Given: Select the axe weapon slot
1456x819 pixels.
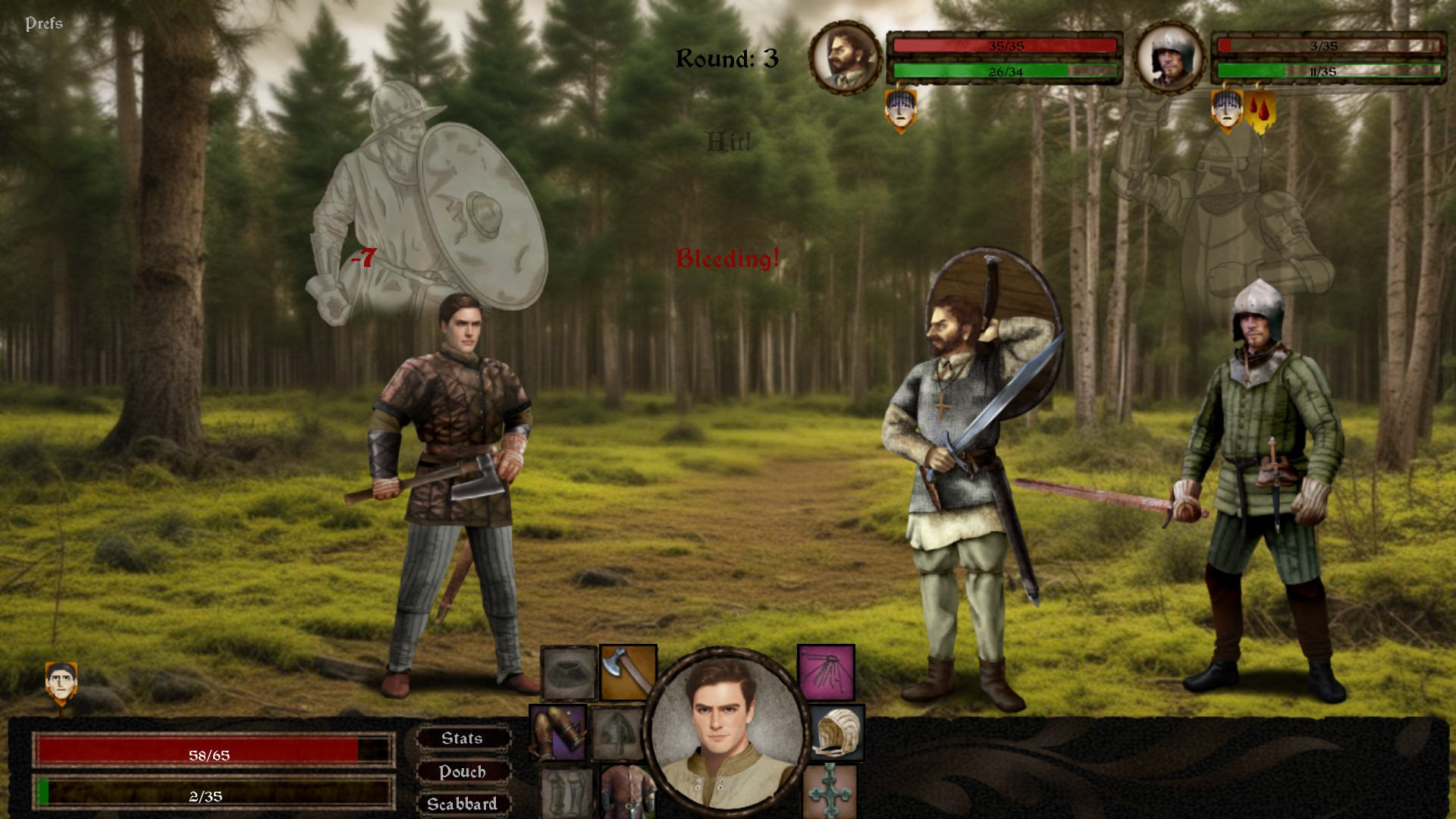Looking at the screenshot, I should click(x=628, y=673).
